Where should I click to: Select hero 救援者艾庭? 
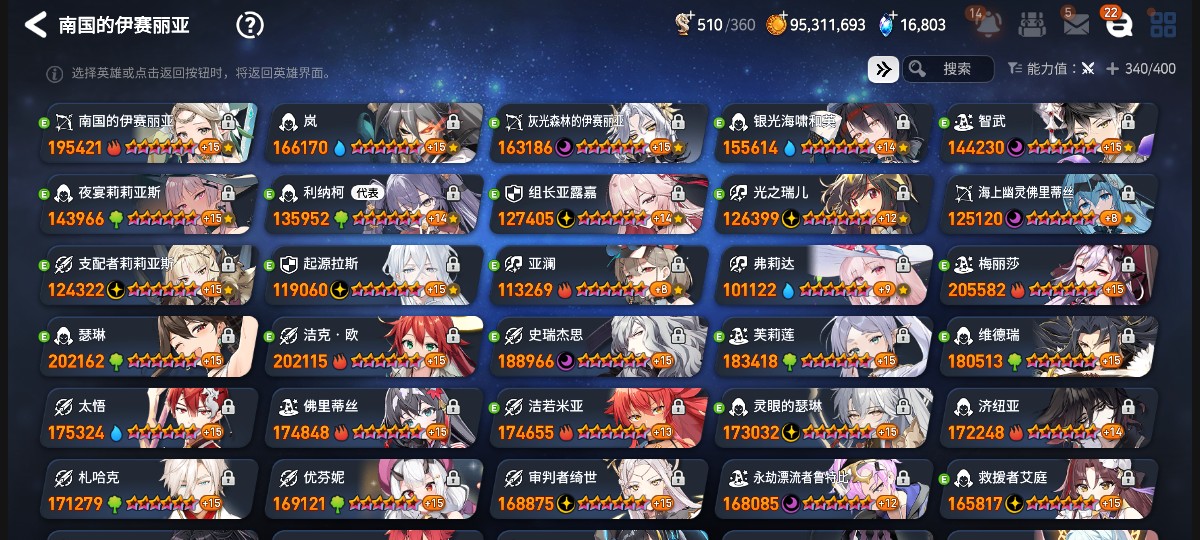click(1050, 489)
